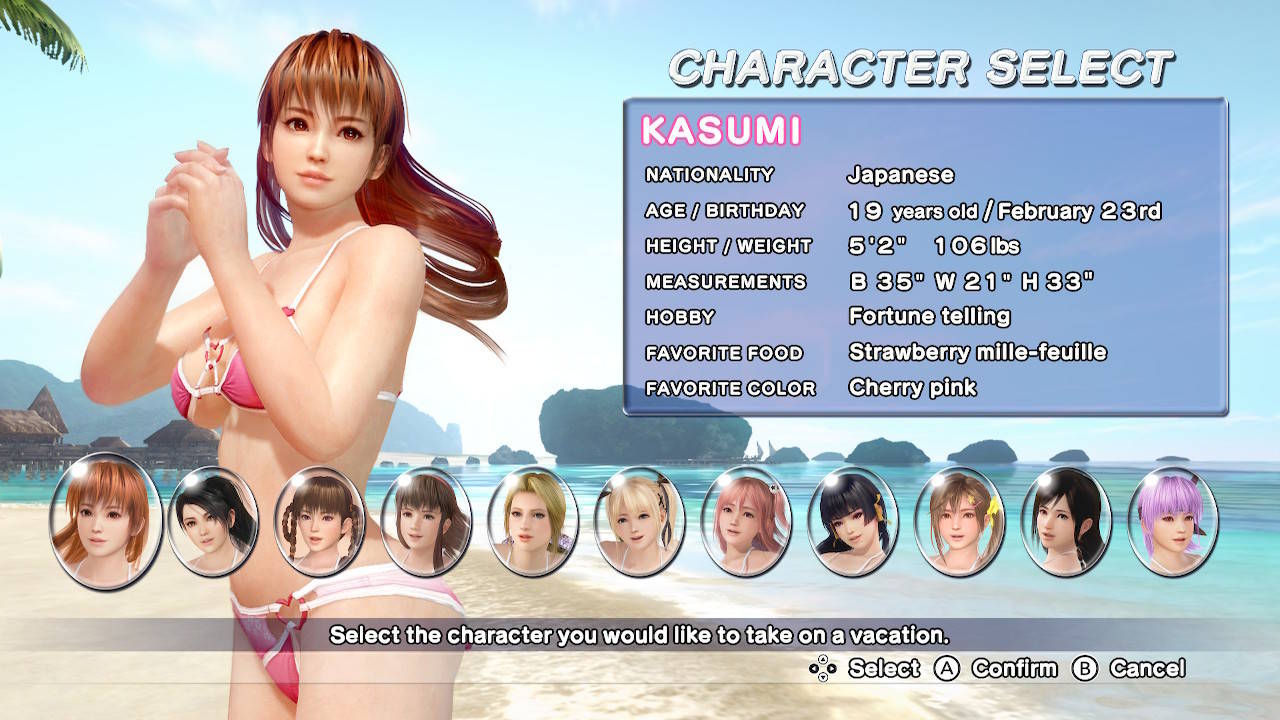The height and width of the screenshot is (720, 1280).
Task: Select the orange-haired Kasumi portrait
Action: 105,520
